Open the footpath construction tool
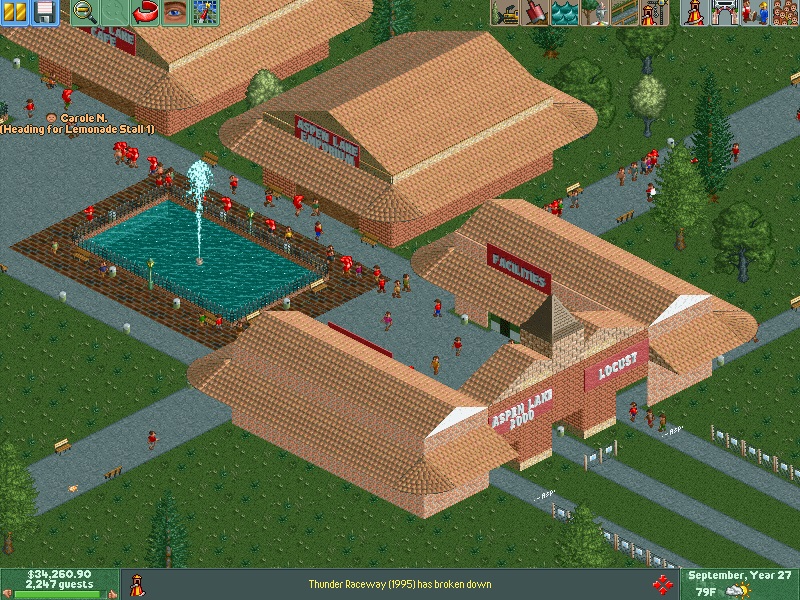Screen dimensions: 800x600 tap(625, 12)
